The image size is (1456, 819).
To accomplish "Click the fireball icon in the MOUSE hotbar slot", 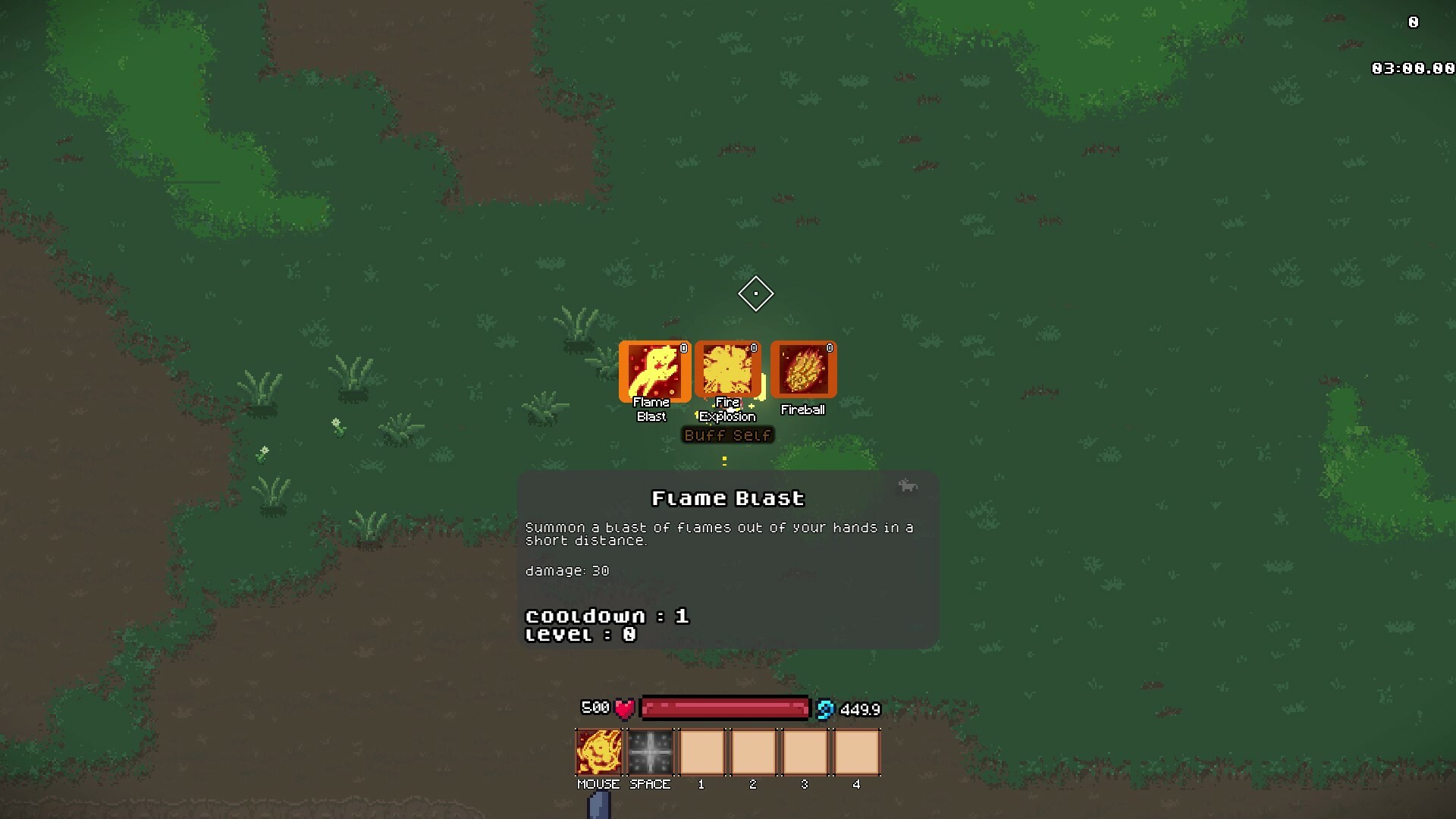I will tap(599, 752).
